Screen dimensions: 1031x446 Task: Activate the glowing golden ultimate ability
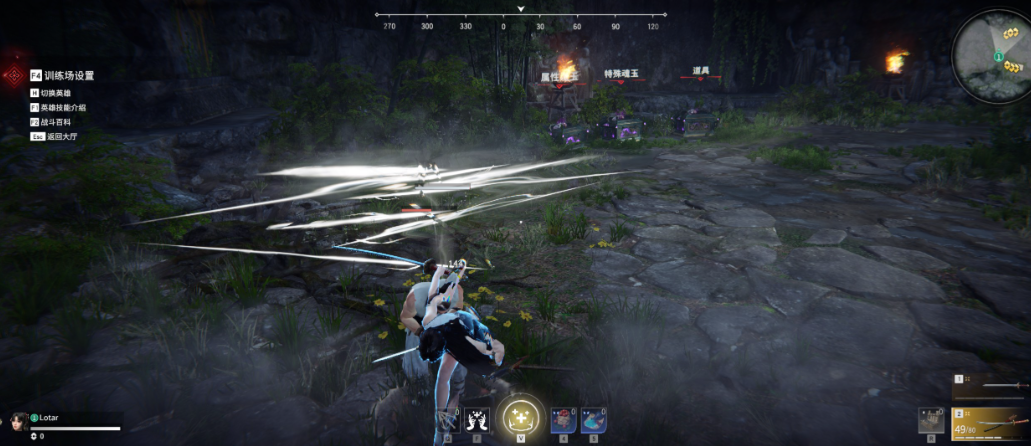519,415
